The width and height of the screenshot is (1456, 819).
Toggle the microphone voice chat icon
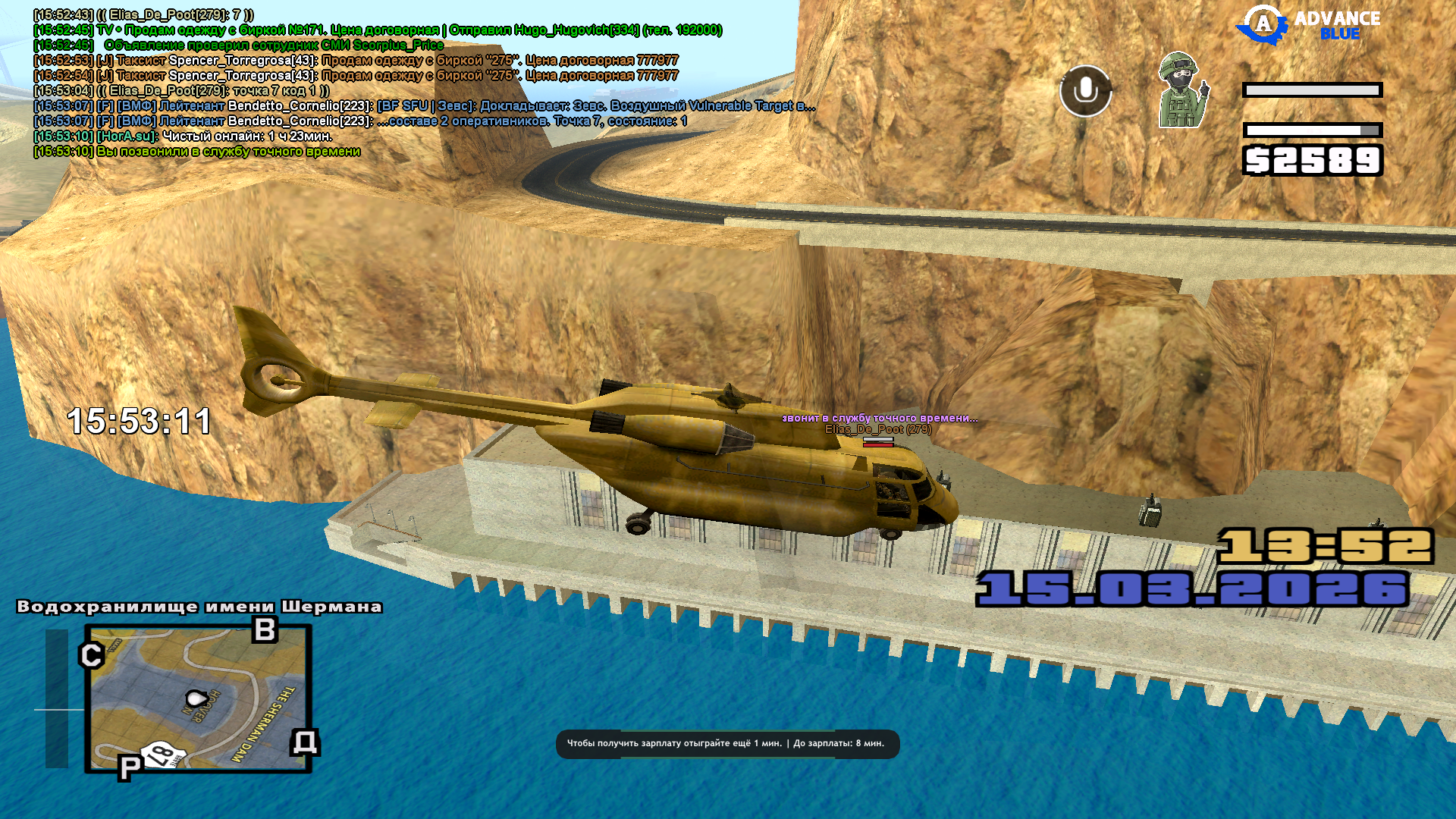1085,91
